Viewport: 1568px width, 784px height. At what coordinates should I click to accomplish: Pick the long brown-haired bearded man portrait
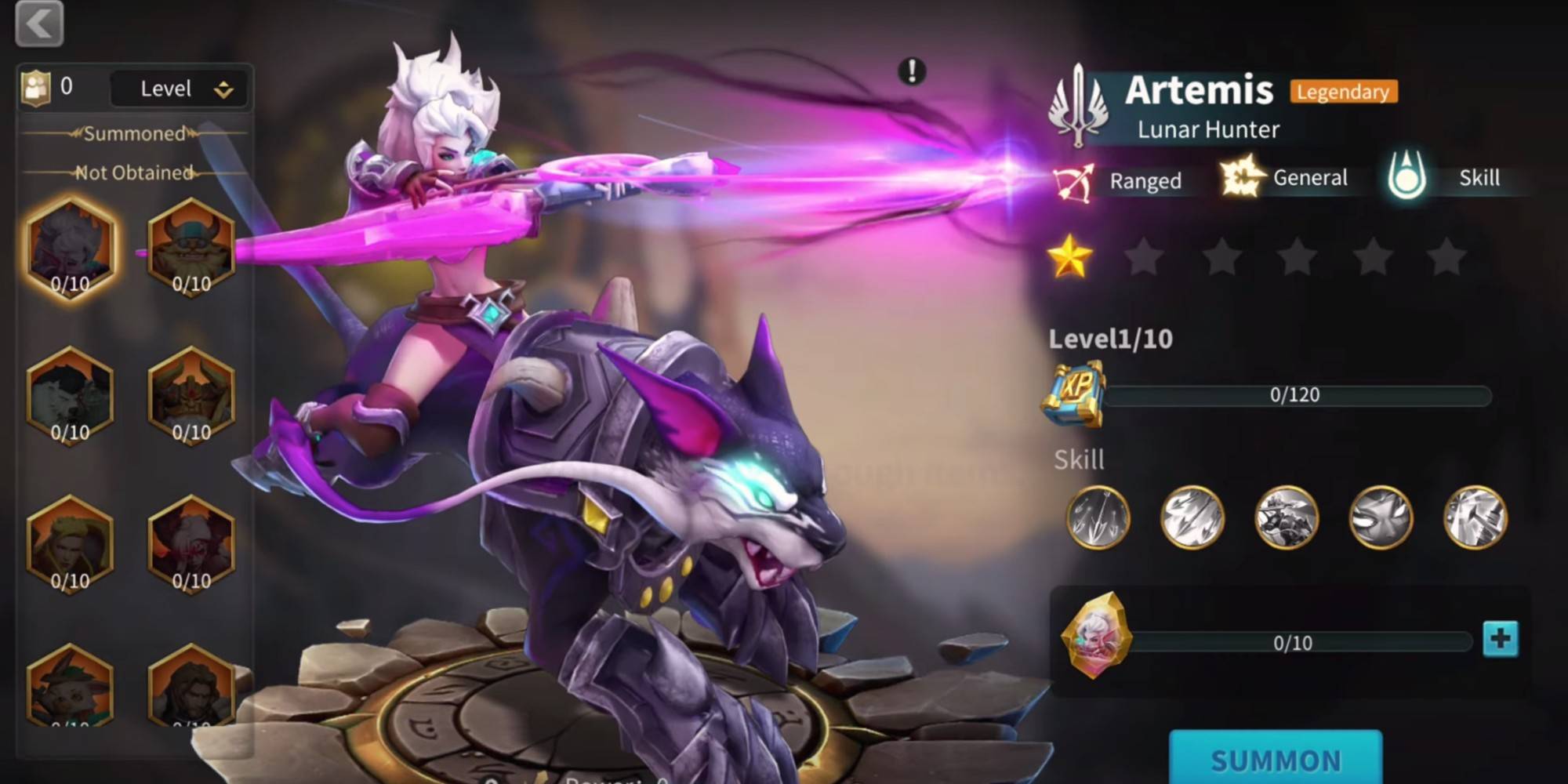(x=191, y=686)
